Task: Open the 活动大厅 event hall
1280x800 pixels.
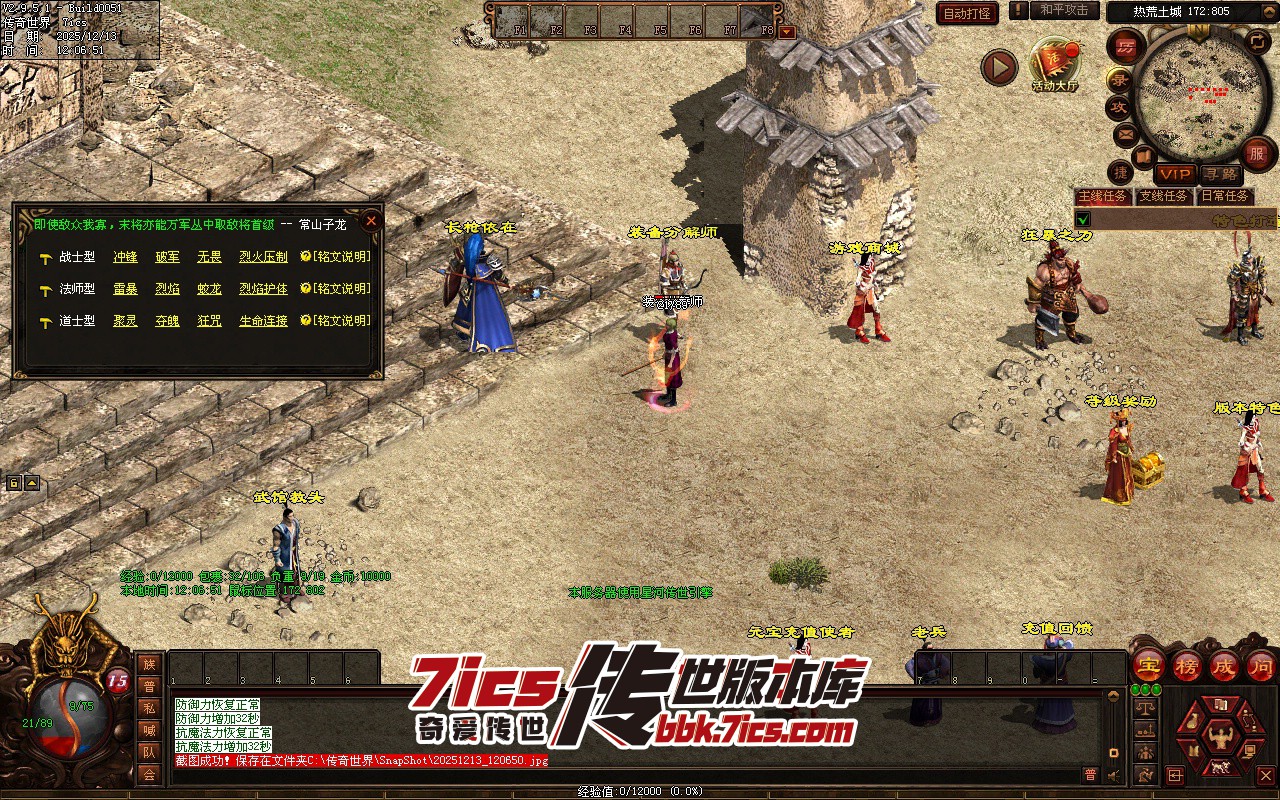Action: click(1055, 66)
